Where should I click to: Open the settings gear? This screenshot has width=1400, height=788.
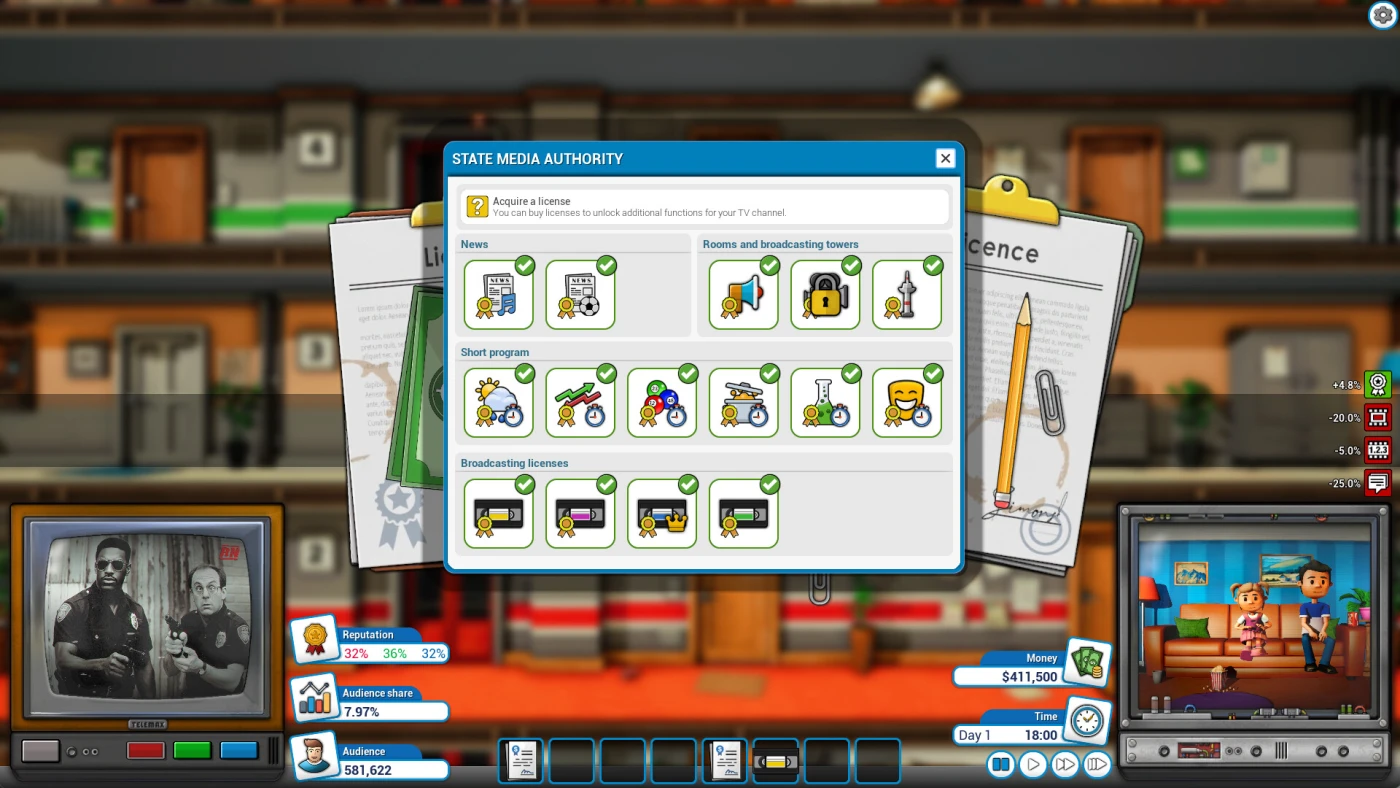tap(1381, 15)
